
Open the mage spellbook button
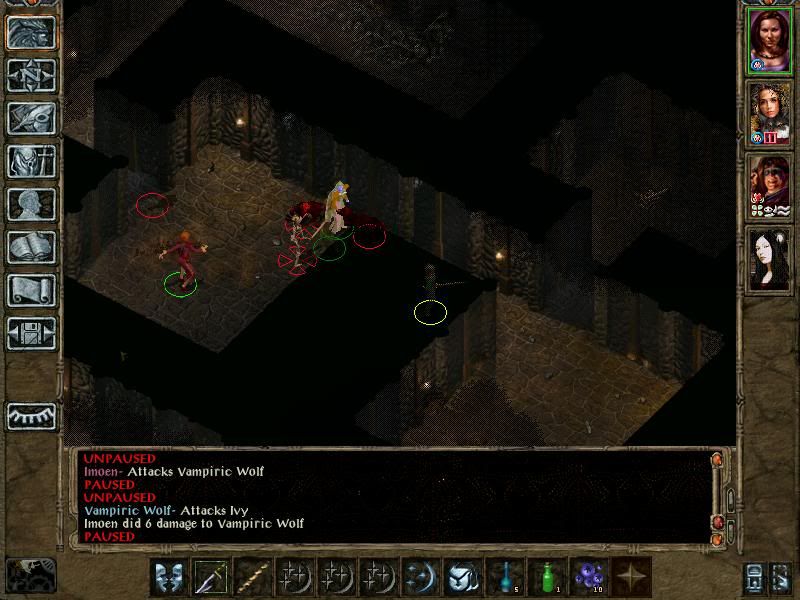[x=31, y=247]
